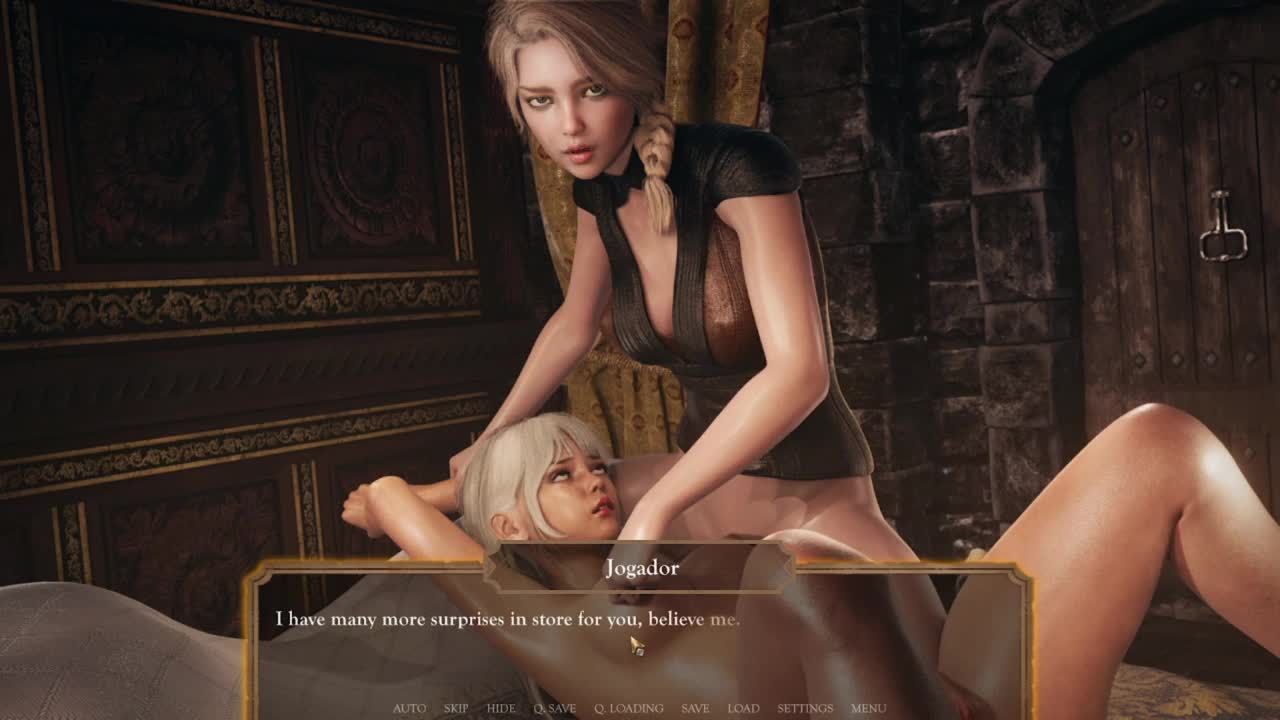
Task: Quick save with Q.Save
Action: pos(555,708)
